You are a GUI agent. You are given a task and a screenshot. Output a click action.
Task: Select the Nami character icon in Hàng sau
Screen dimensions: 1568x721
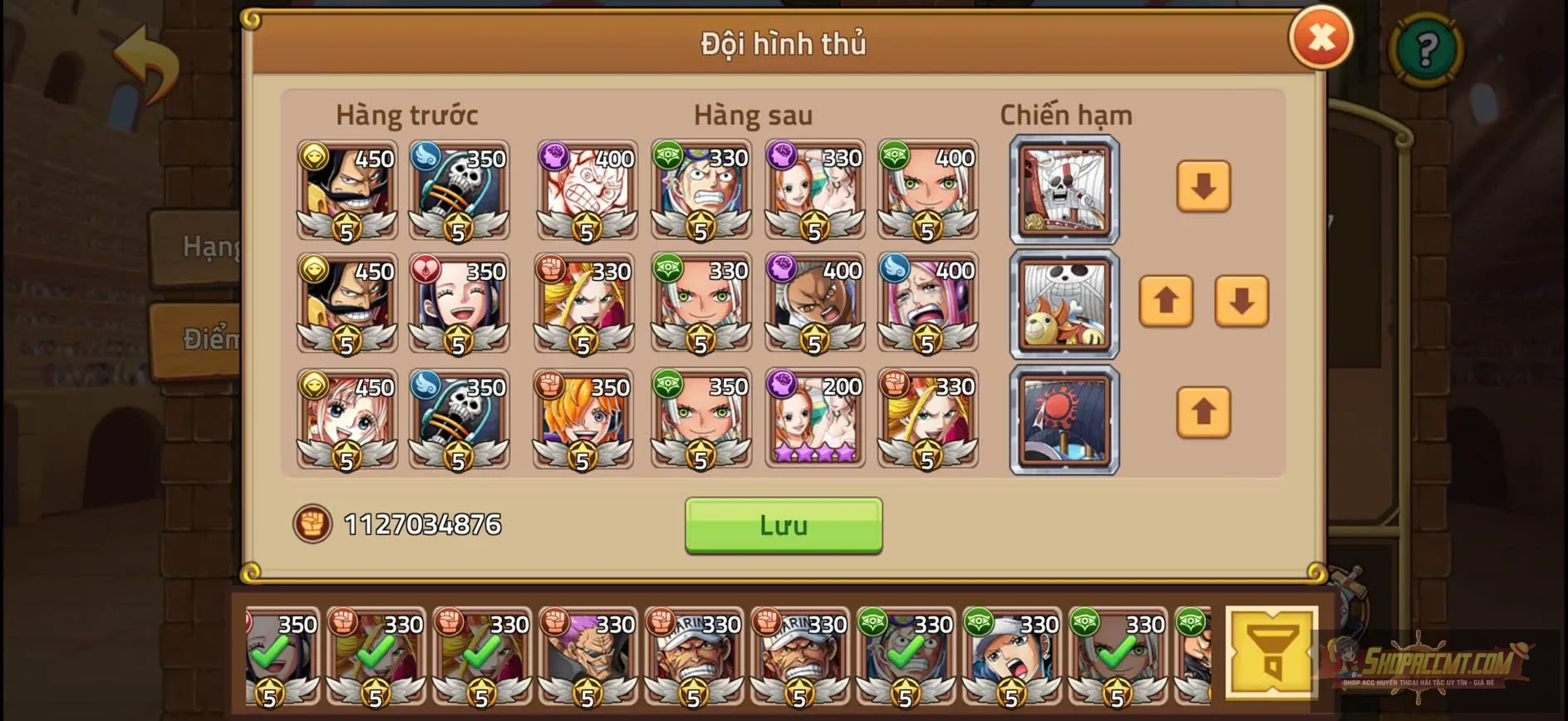tap(814, 191)
